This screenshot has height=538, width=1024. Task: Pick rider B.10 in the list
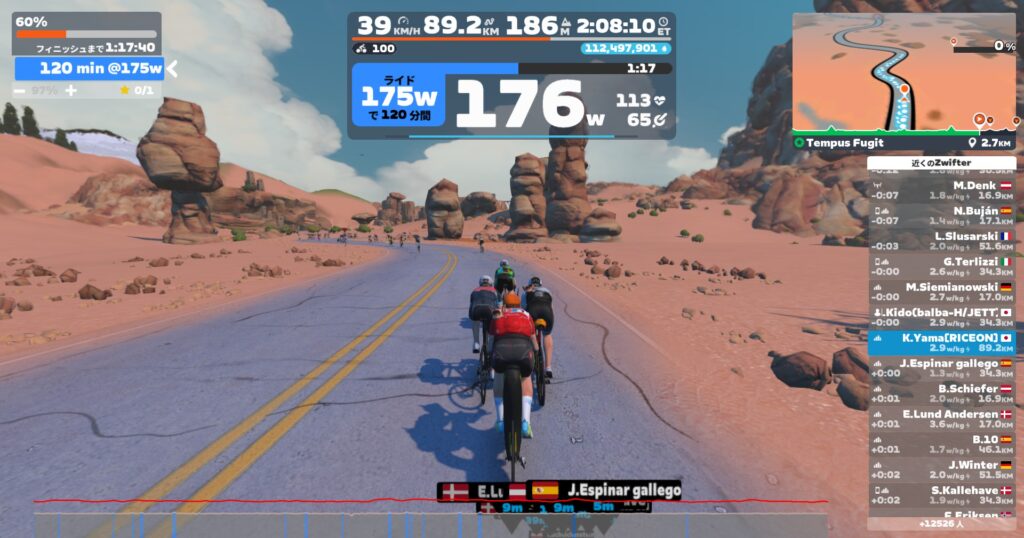tap(941, 444)
